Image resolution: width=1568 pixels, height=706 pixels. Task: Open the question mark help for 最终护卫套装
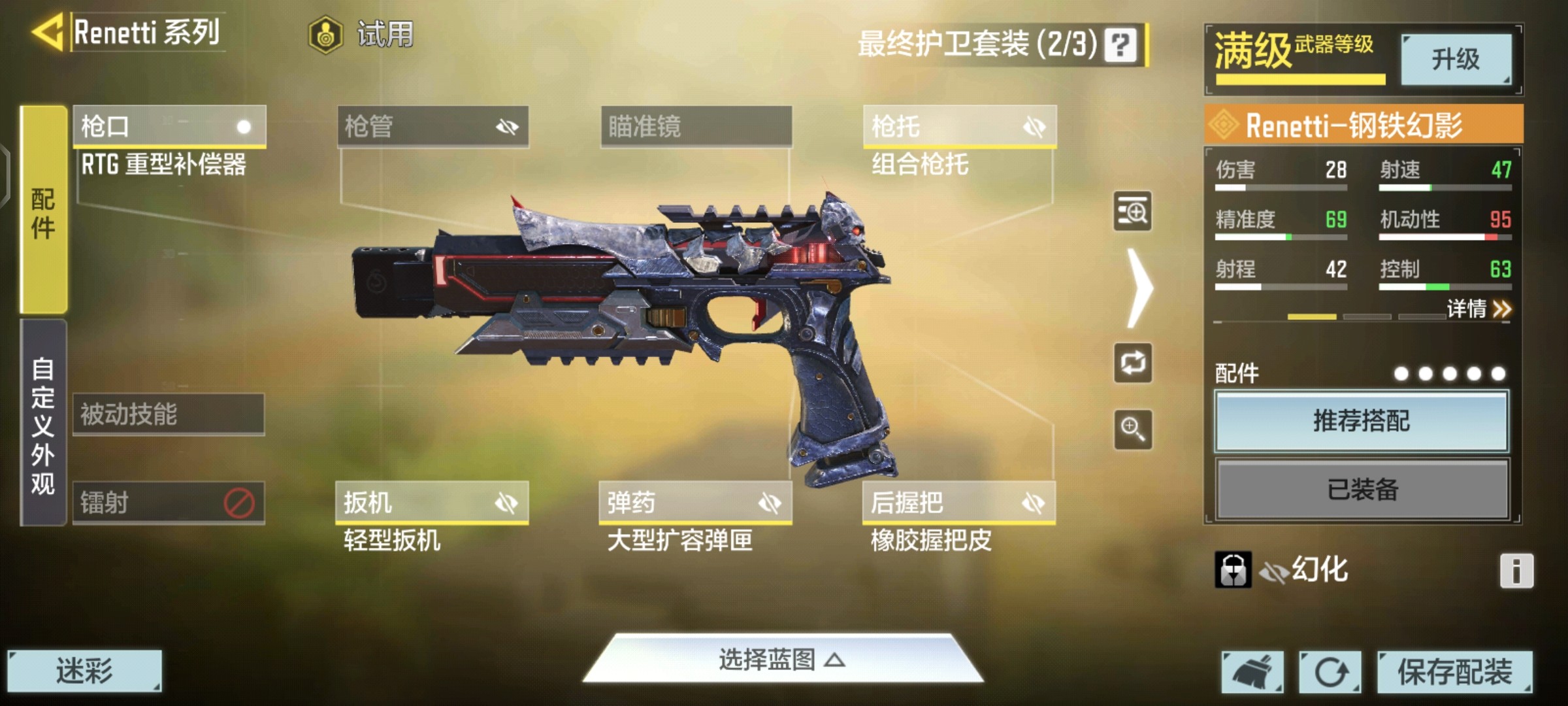click(1120, 45)
